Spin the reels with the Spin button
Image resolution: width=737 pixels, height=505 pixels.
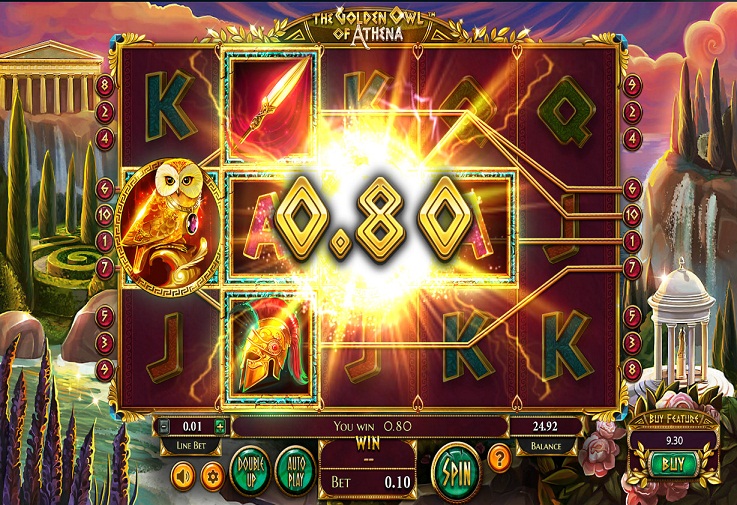click(455, 468)
